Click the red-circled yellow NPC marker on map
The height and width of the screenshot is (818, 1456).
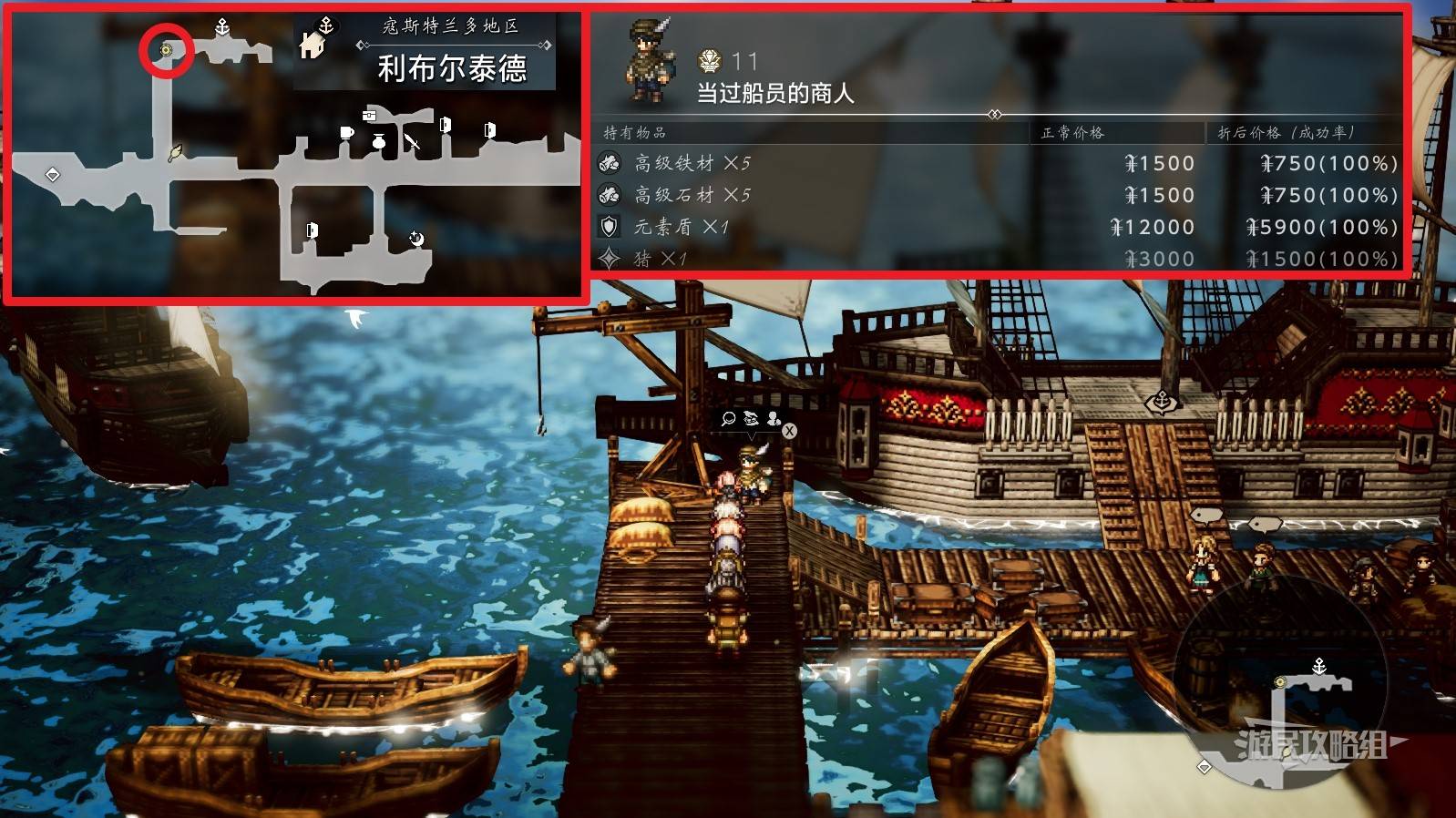click(166, 50)
